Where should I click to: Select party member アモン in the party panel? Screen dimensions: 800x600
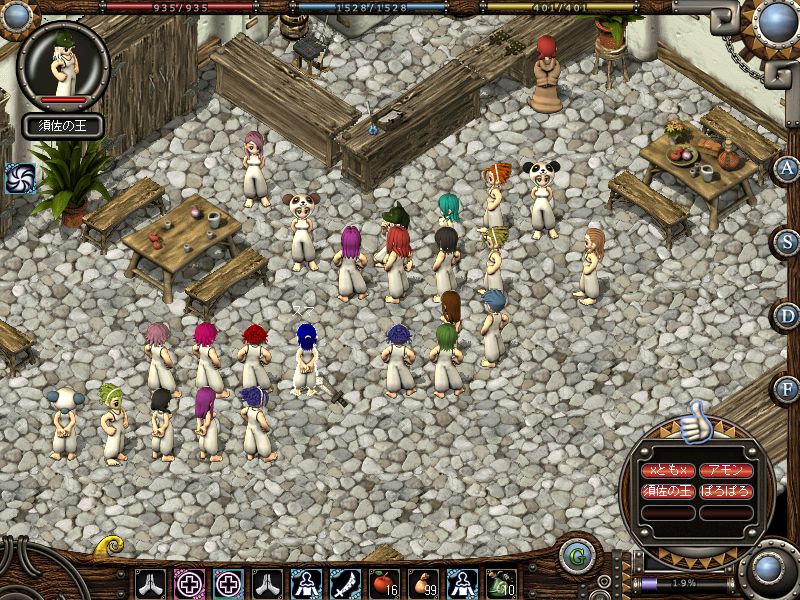726,470
